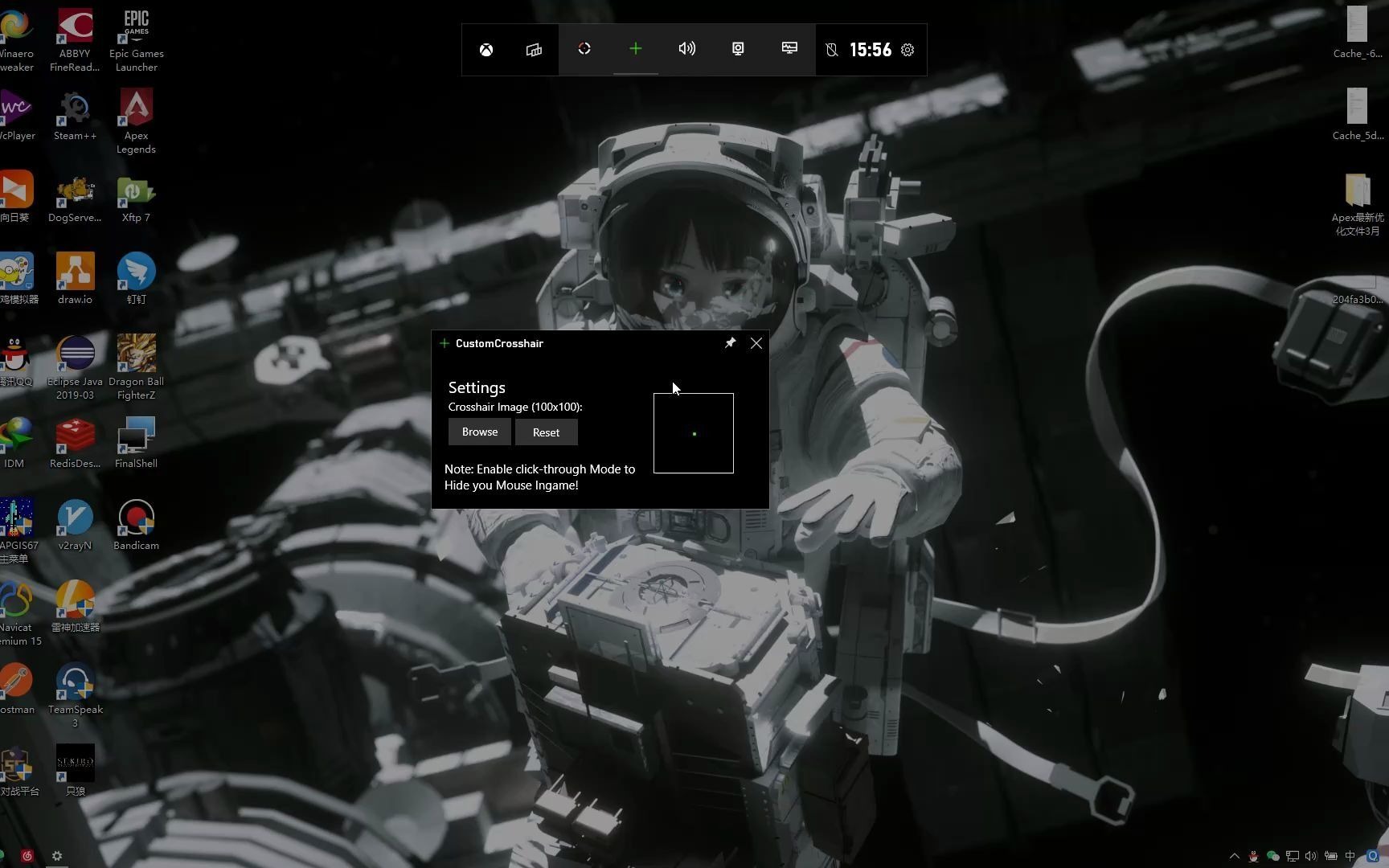Click the green plus crosshair icon on Game Bar
1389x868 pixels.
coord(636,49)
